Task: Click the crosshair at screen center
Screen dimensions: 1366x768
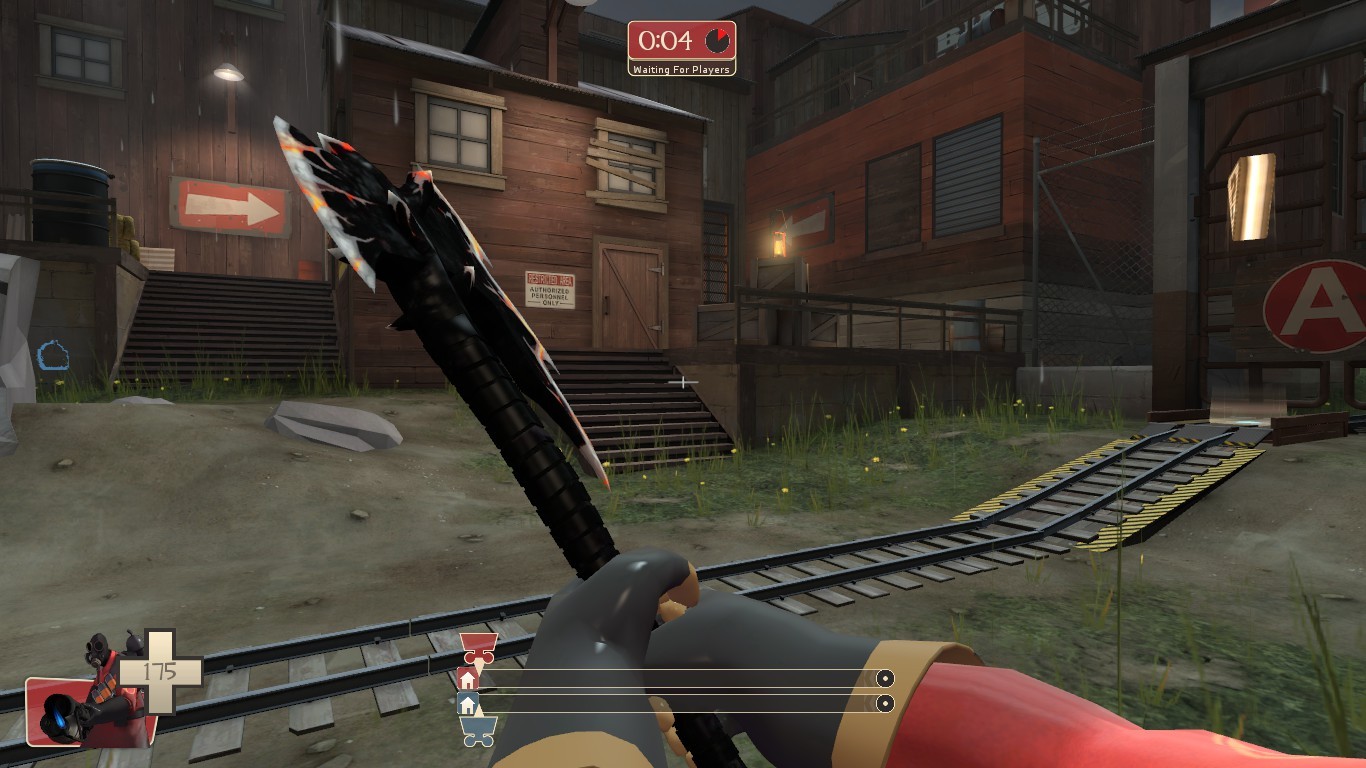Action: point(683,382)
